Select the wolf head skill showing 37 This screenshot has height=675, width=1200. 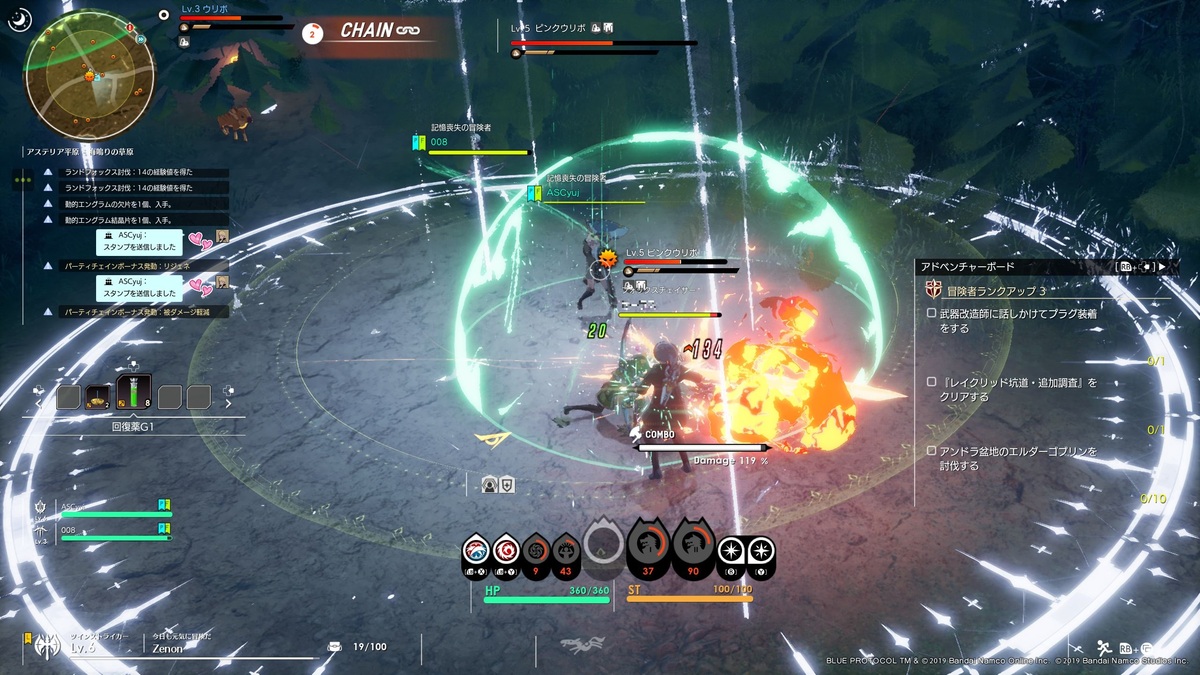coord(647,545)
